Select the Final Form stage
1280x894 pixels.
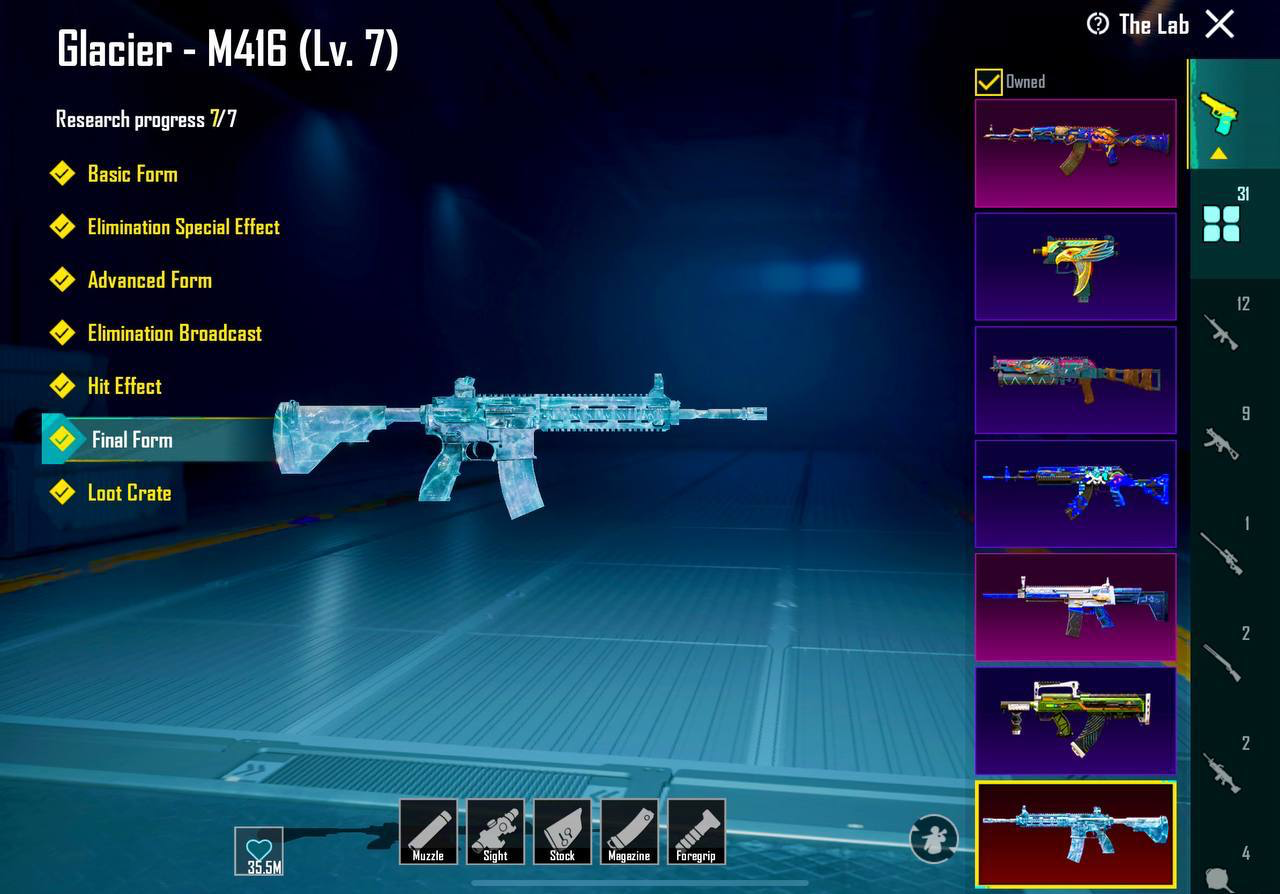click(131, 440)
